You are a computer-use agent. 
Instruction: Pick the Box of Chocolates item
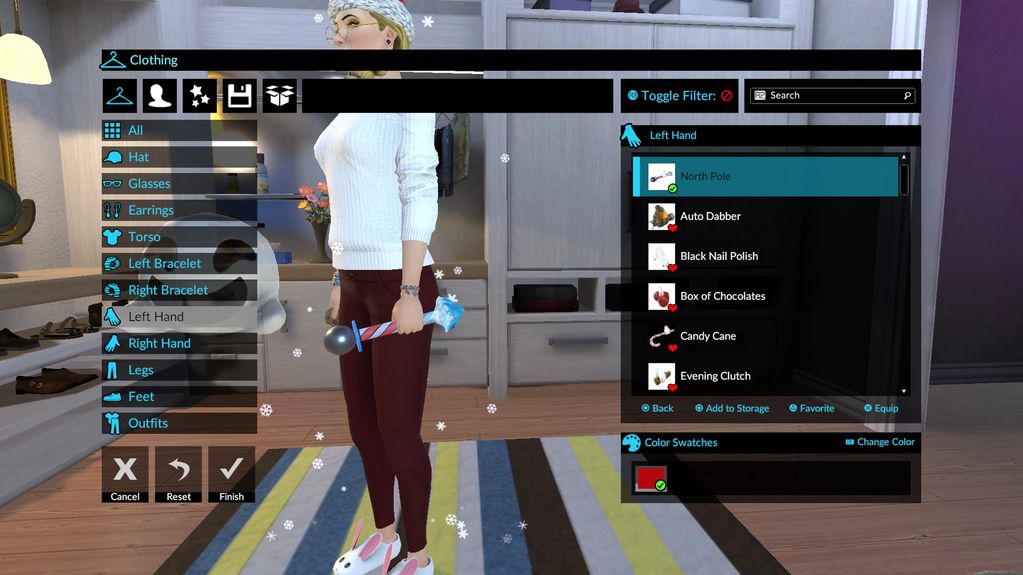point(722,296)
